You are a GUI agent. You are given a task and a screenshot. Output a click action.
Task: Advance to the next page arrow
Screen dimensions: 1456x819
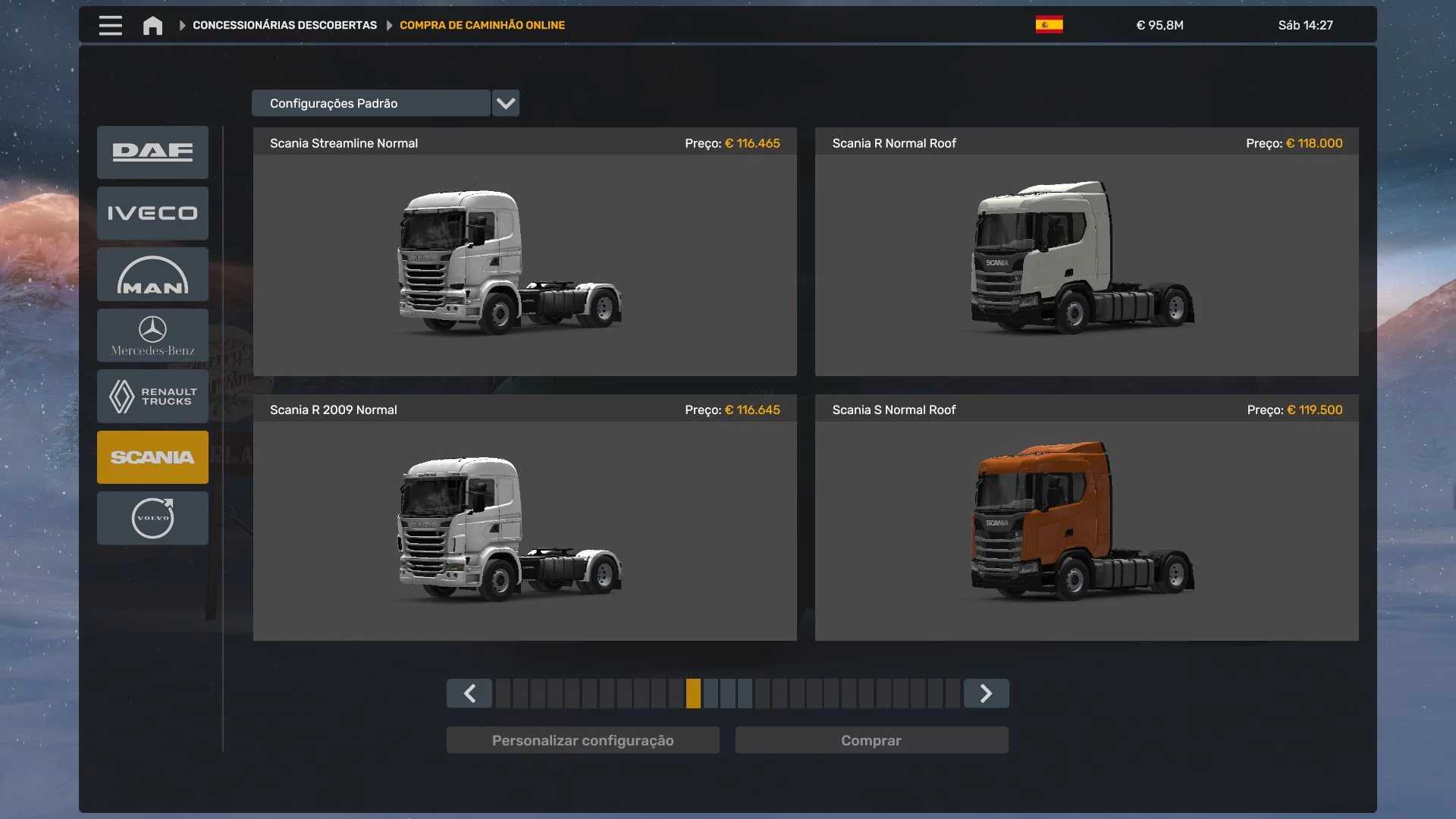point(986,693)
